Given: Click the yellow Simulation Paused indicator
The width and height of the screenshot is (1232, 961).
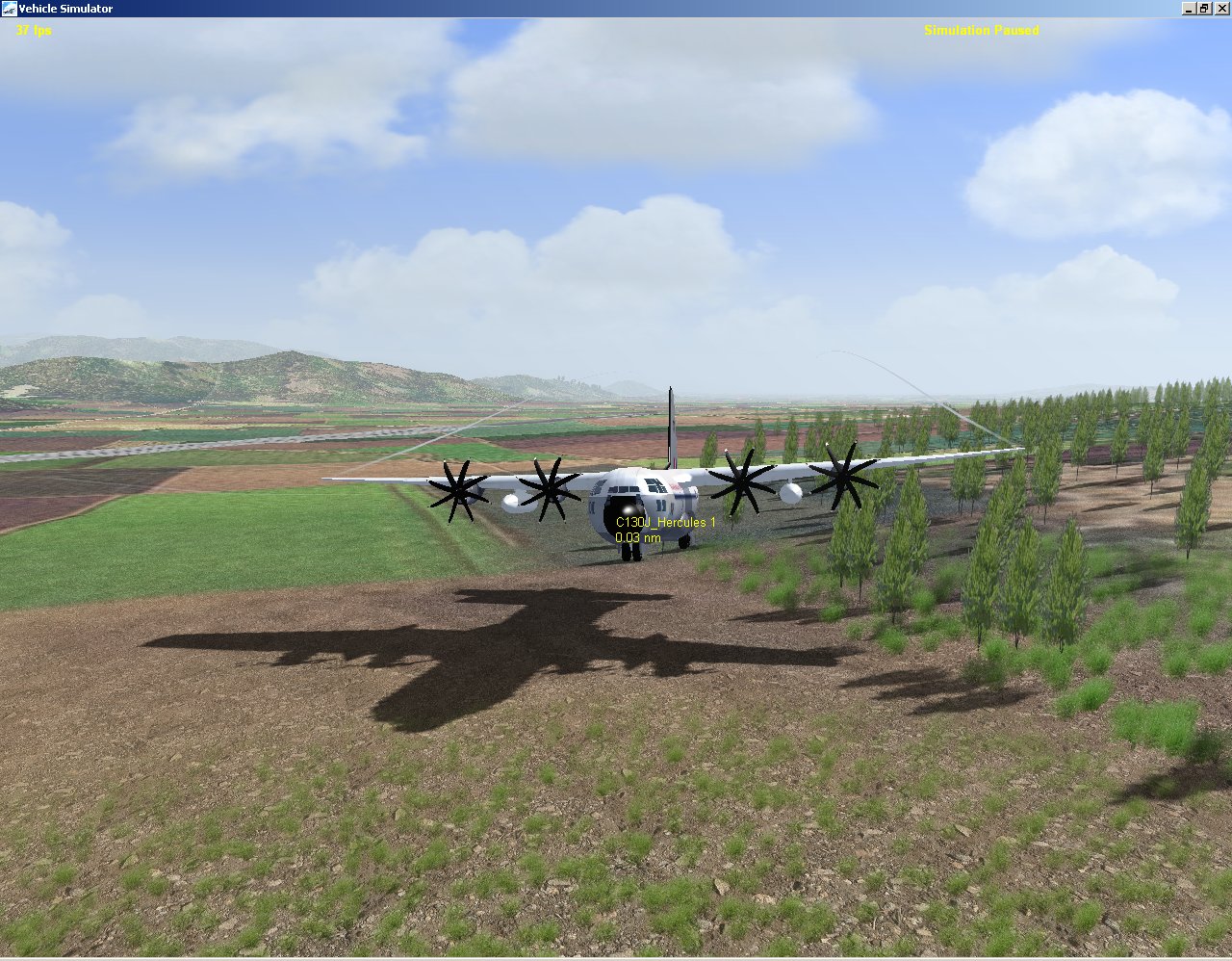Looking at the screenshot, I should [x=984, y=30].
